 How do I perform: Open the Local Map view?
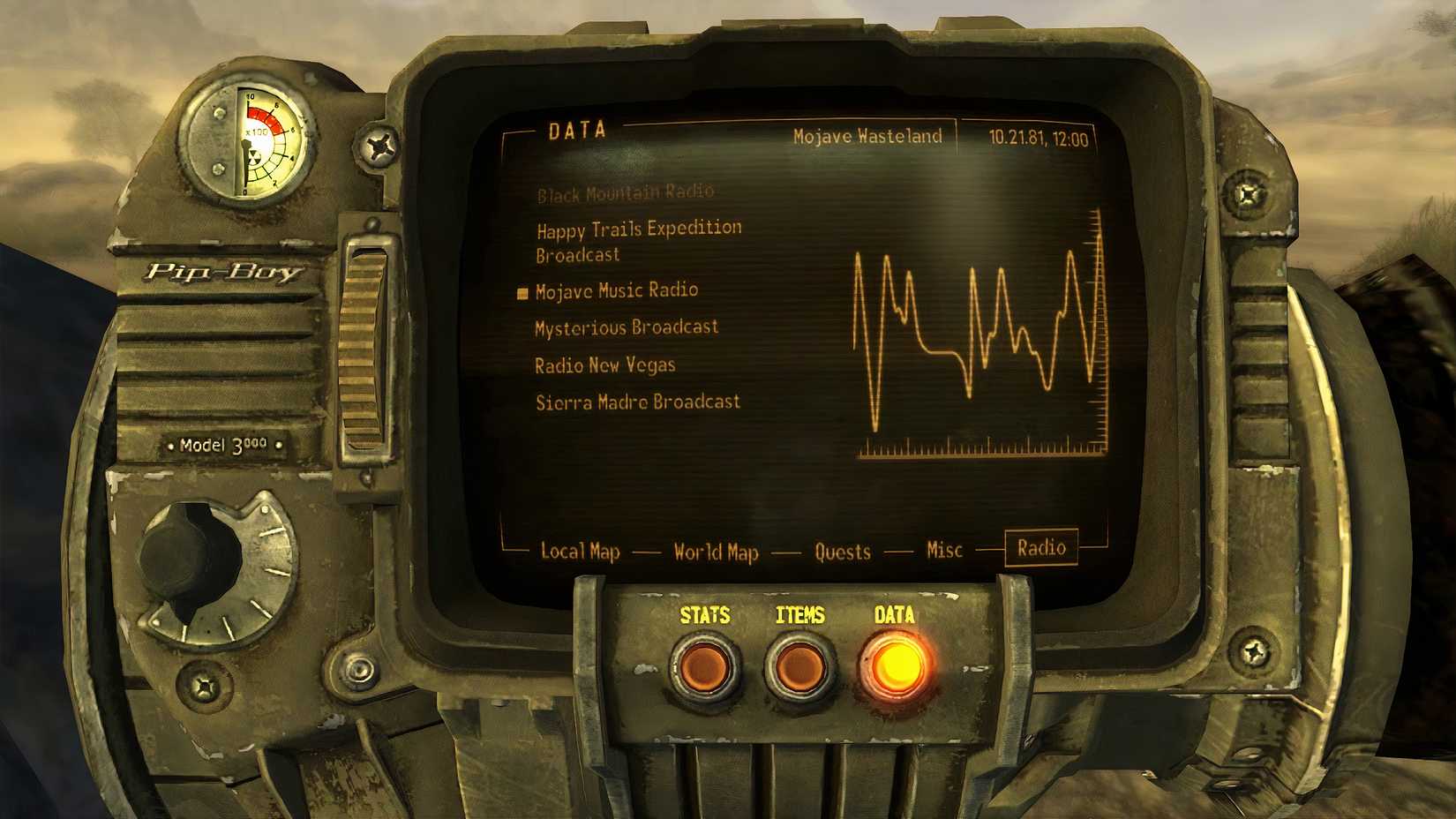581,552
